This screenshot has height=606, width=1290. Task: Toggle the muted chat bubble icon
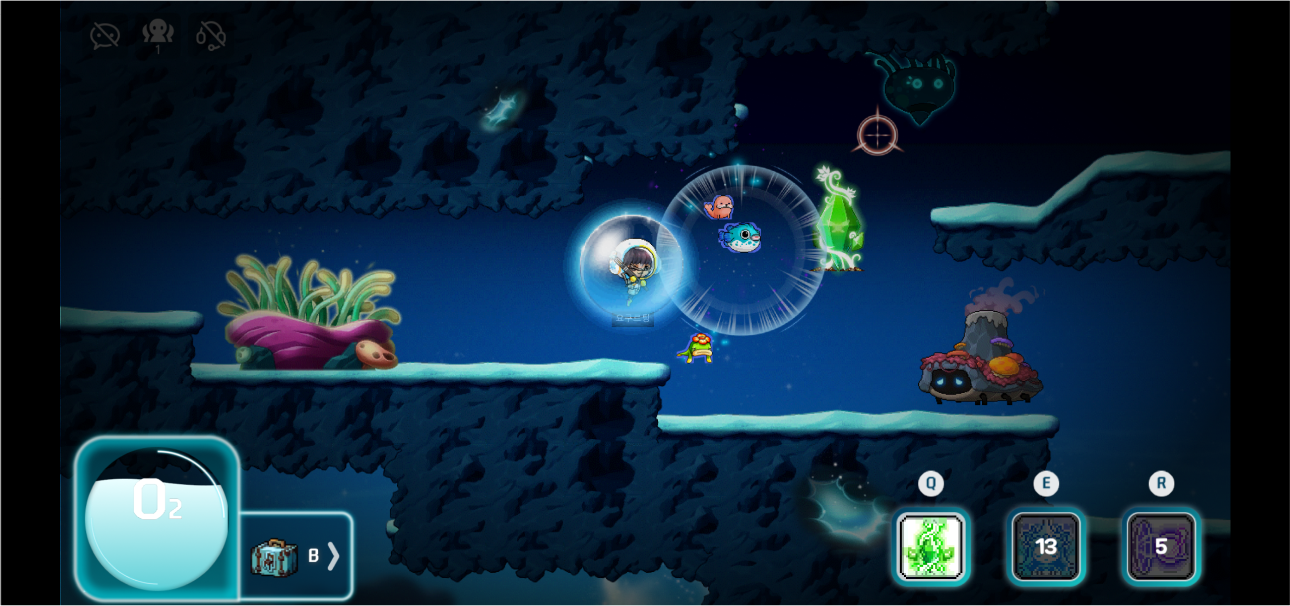click(x=105, y=36)
